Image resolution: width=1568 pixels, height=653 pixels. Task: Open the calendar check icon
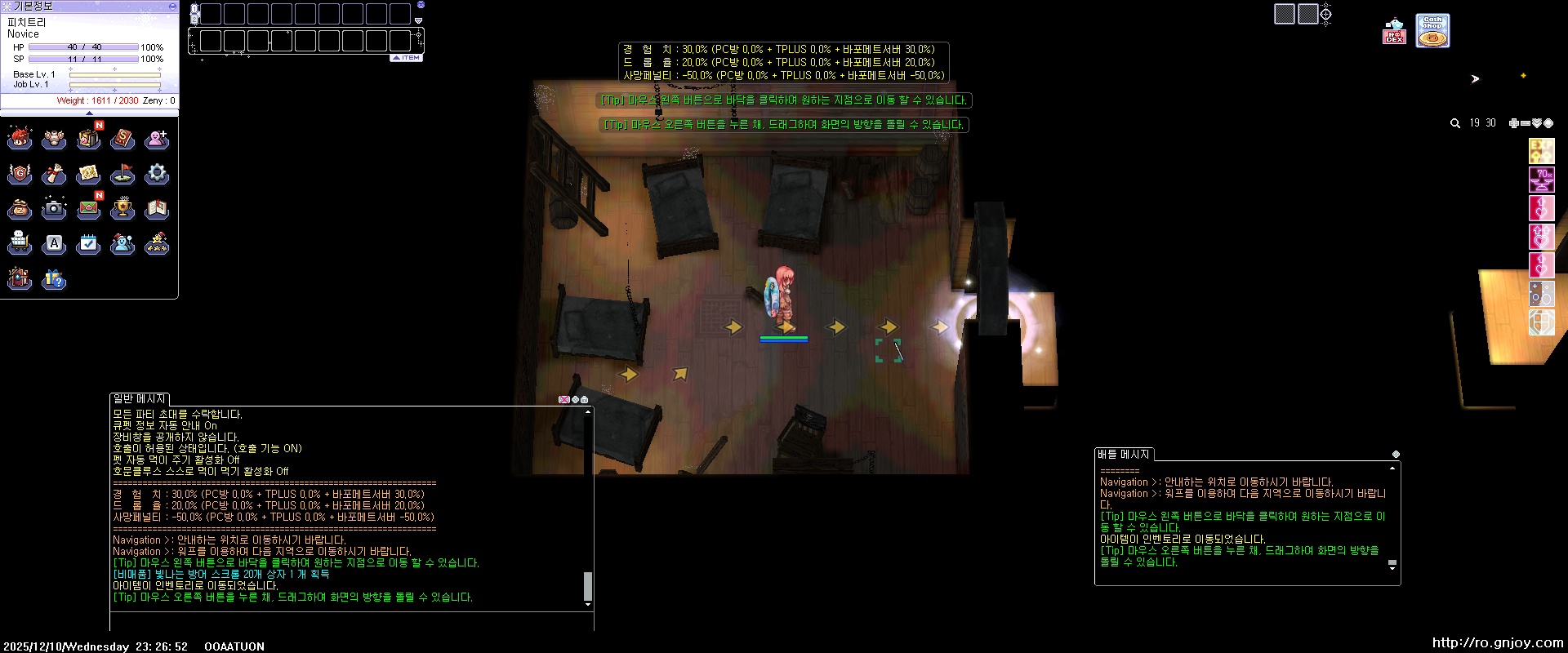coord(88,243)
